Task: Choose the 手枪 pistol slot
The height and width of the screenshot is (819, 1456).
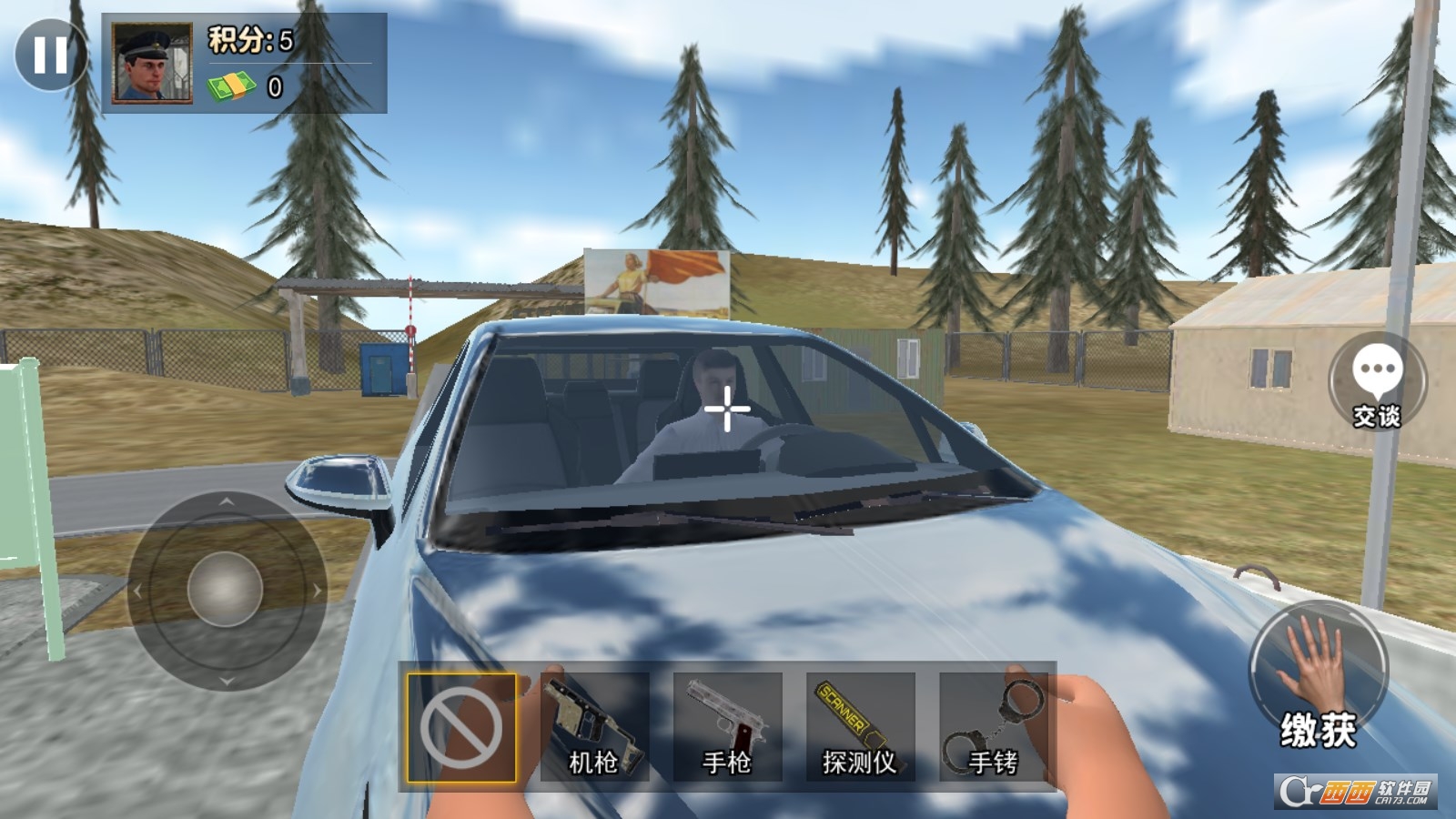Action: [727, 727]
